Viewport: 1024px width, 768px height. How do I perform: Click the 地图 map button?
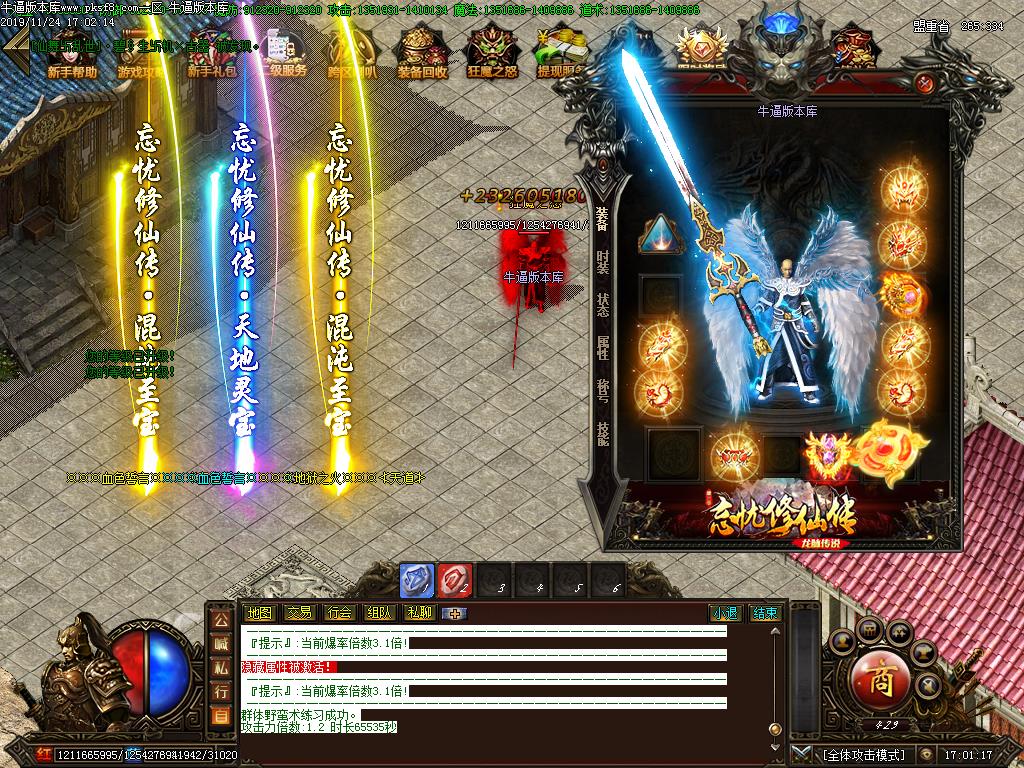pyautogui.click(x=259, y=613)
